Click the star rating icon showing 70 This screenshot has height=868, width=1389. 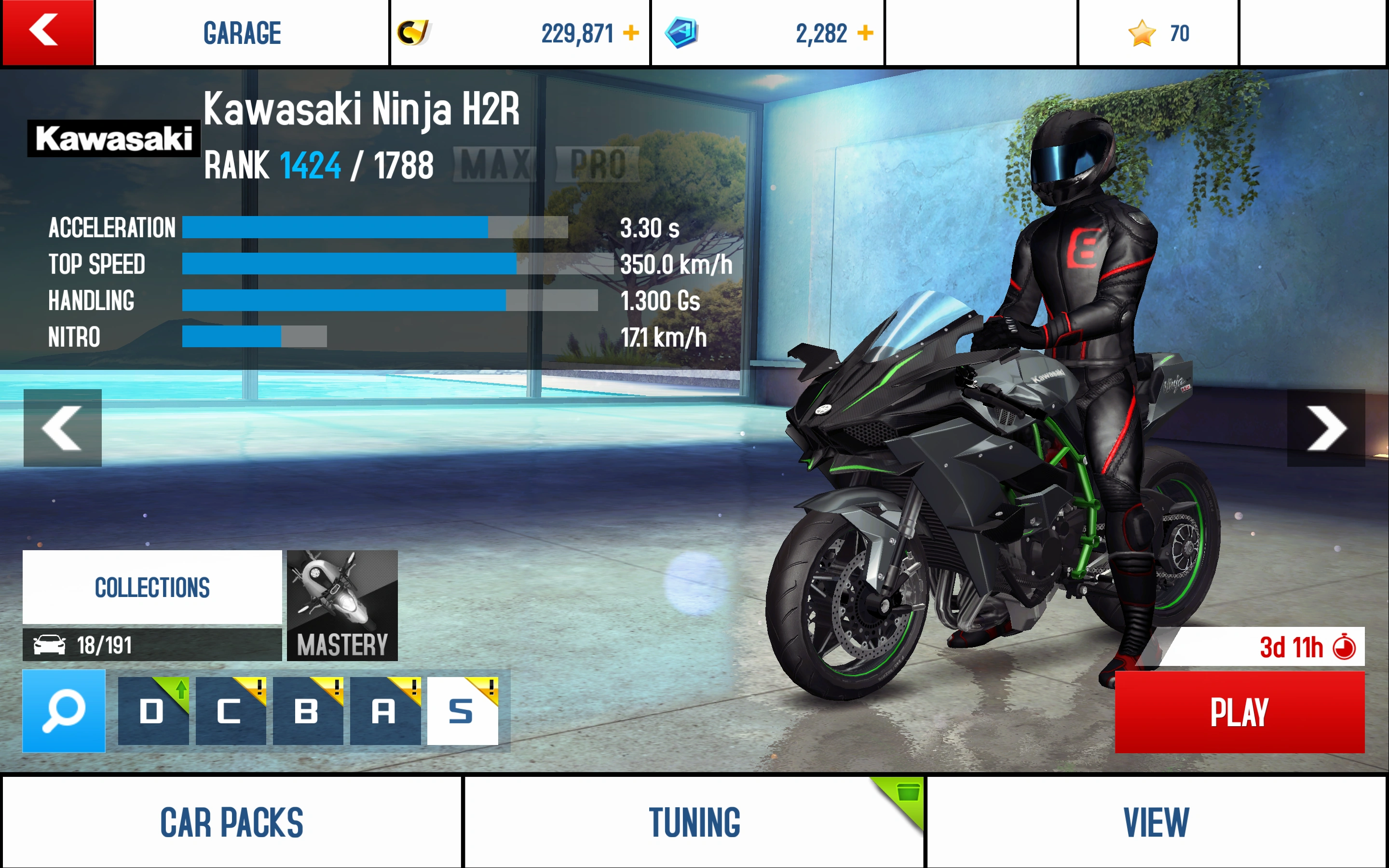coord(1142,33)
